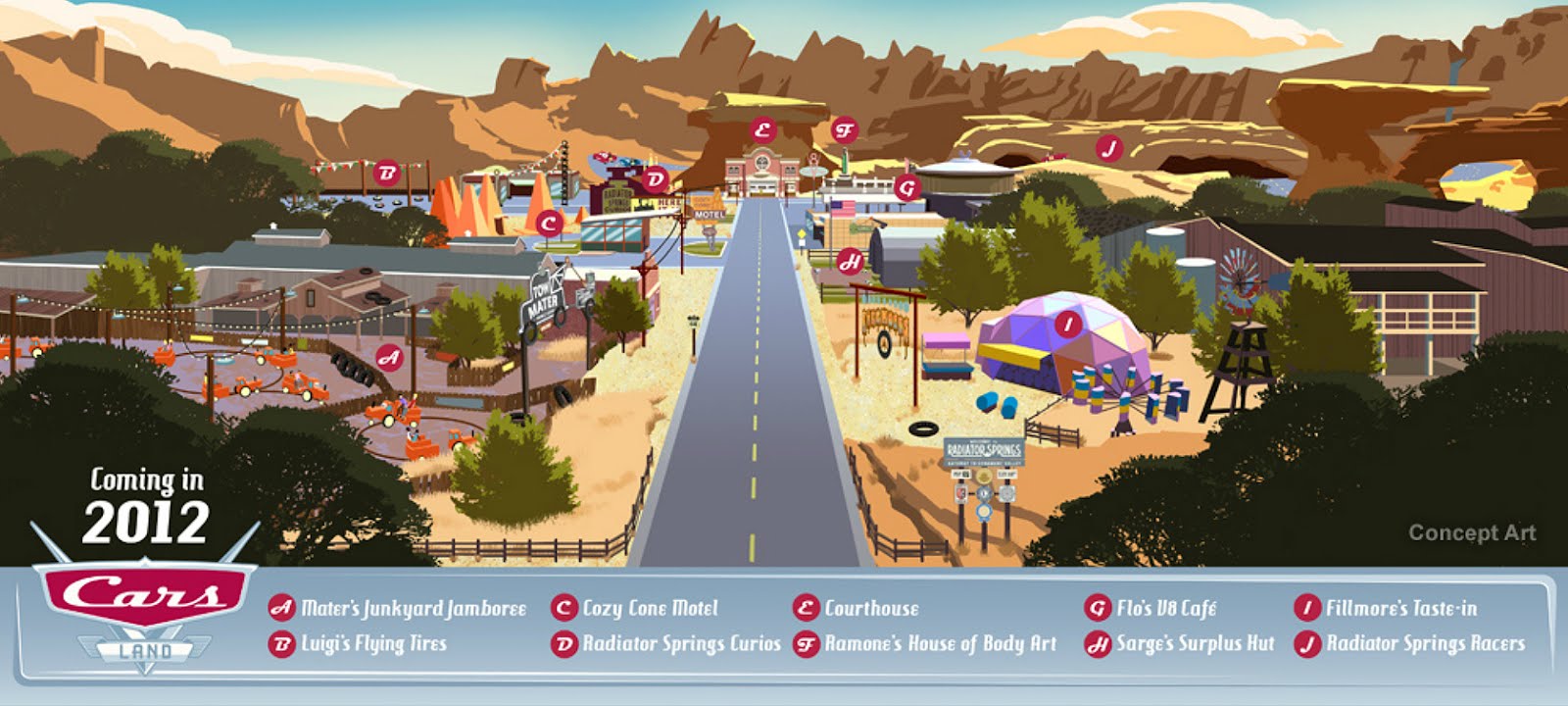Viewport: 1568px width, 706px height.
Task: Click map marker C by the orange cones
Action: coord(549,224)
